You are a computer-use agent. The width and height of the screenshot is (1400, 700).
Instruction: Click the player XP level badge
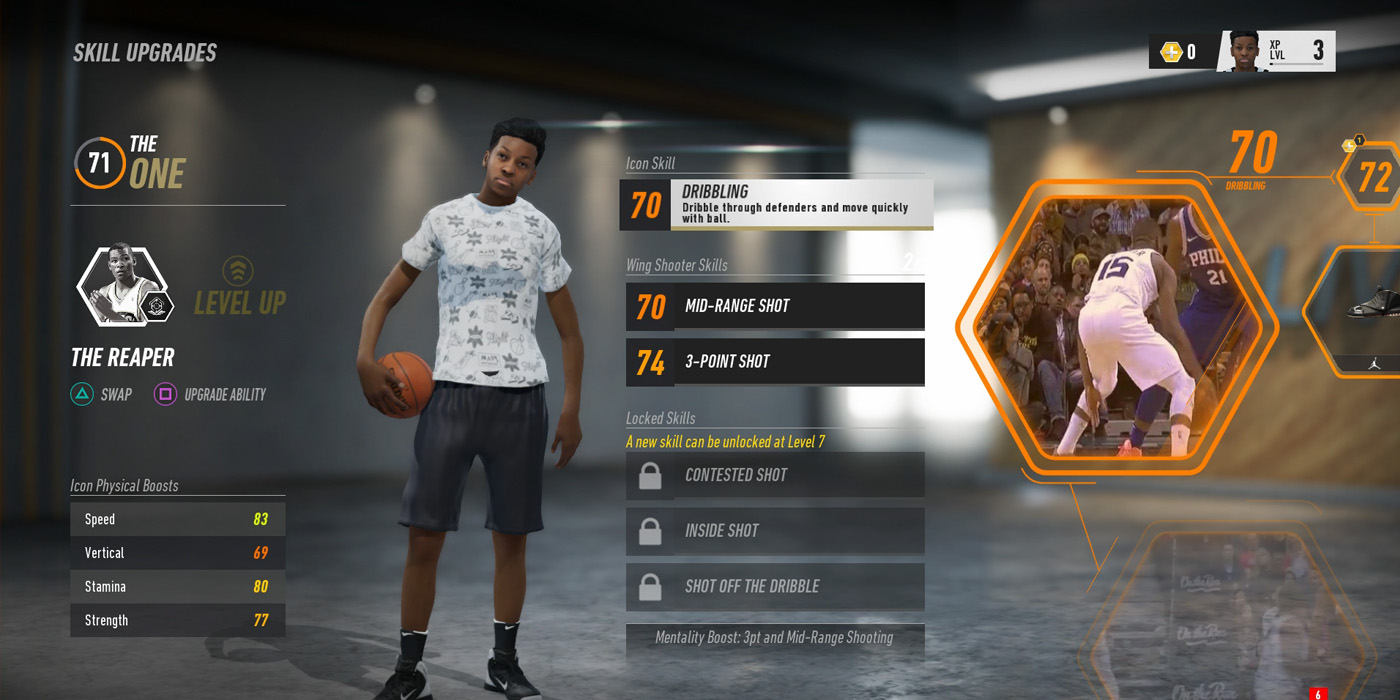(1276, 51)
